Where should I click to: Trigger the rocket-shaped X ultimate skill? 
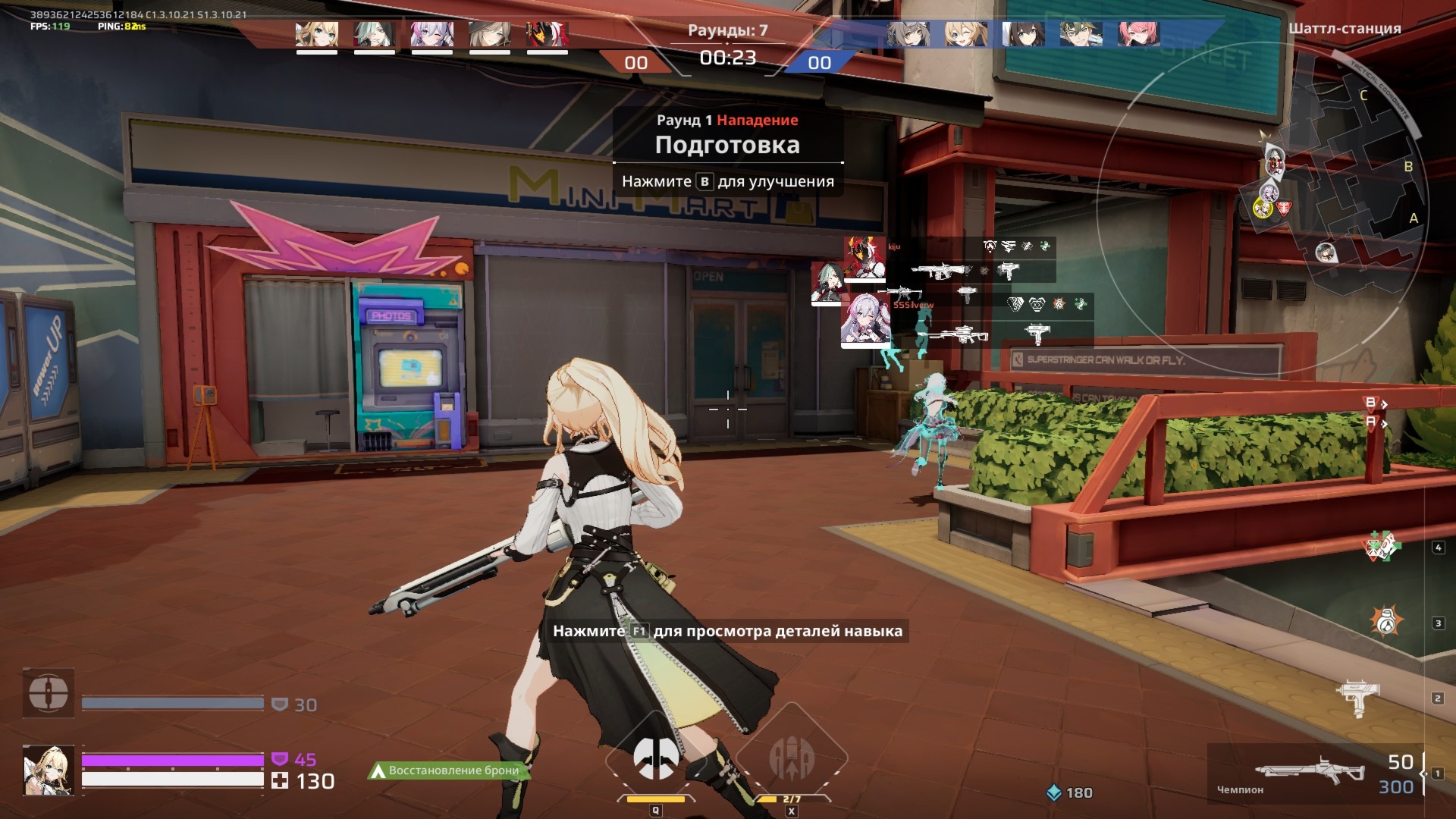pos(791,758)
